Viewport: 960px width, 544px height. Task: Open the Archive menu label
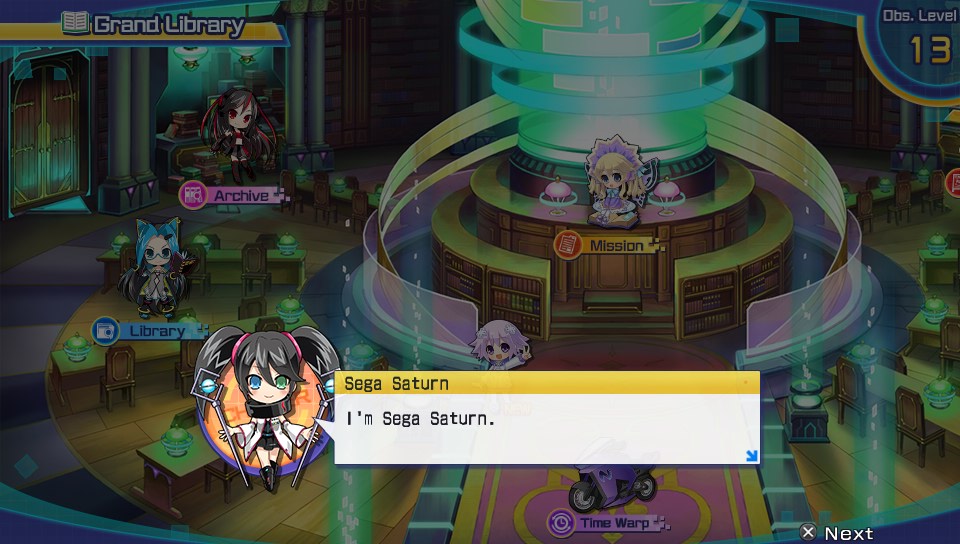click(x=234, y=195)
